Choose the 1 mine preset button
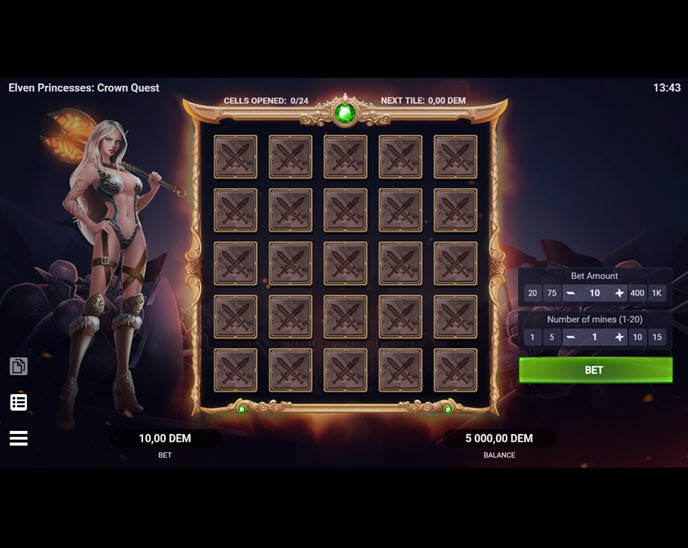The height and width of the screenshot is (548, 688). pos(532,337)
